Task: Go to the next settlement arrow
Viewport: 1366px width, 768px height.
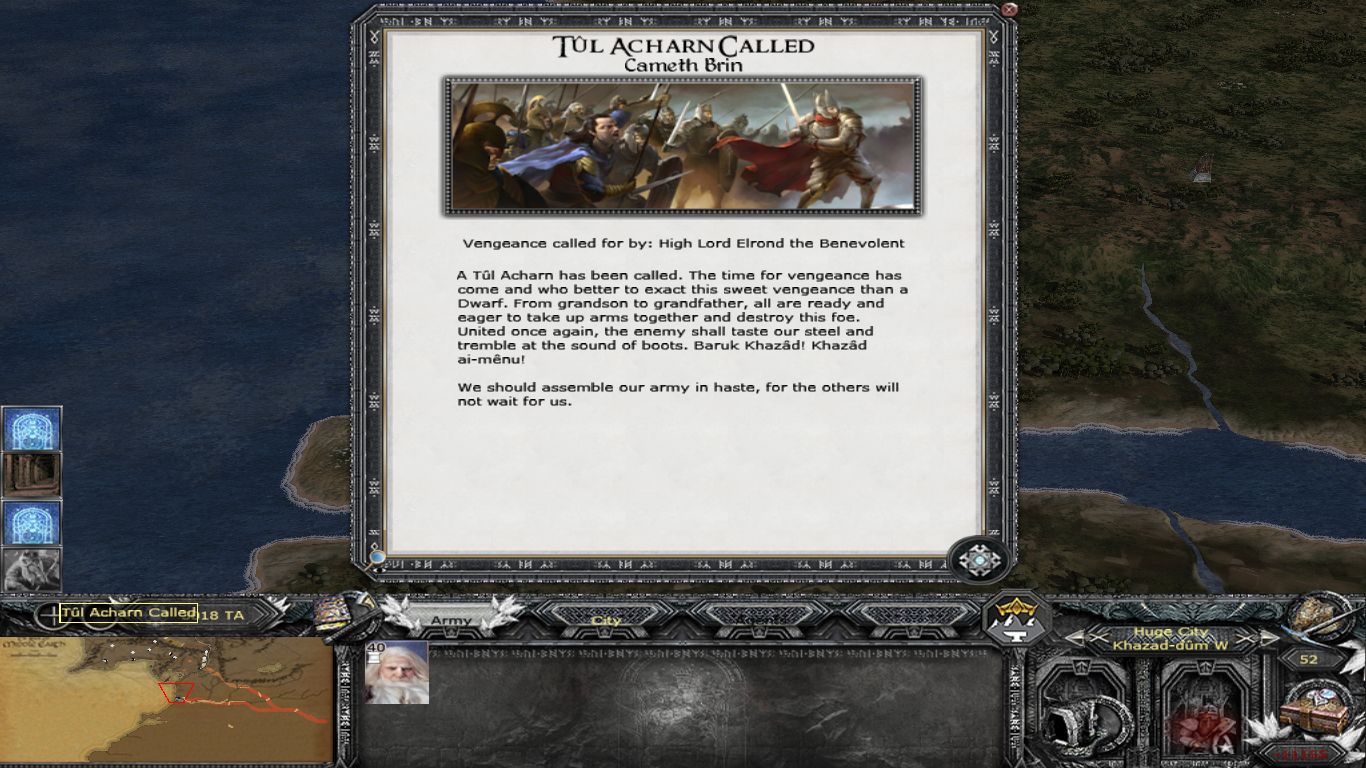Action: pos(1270,638)
